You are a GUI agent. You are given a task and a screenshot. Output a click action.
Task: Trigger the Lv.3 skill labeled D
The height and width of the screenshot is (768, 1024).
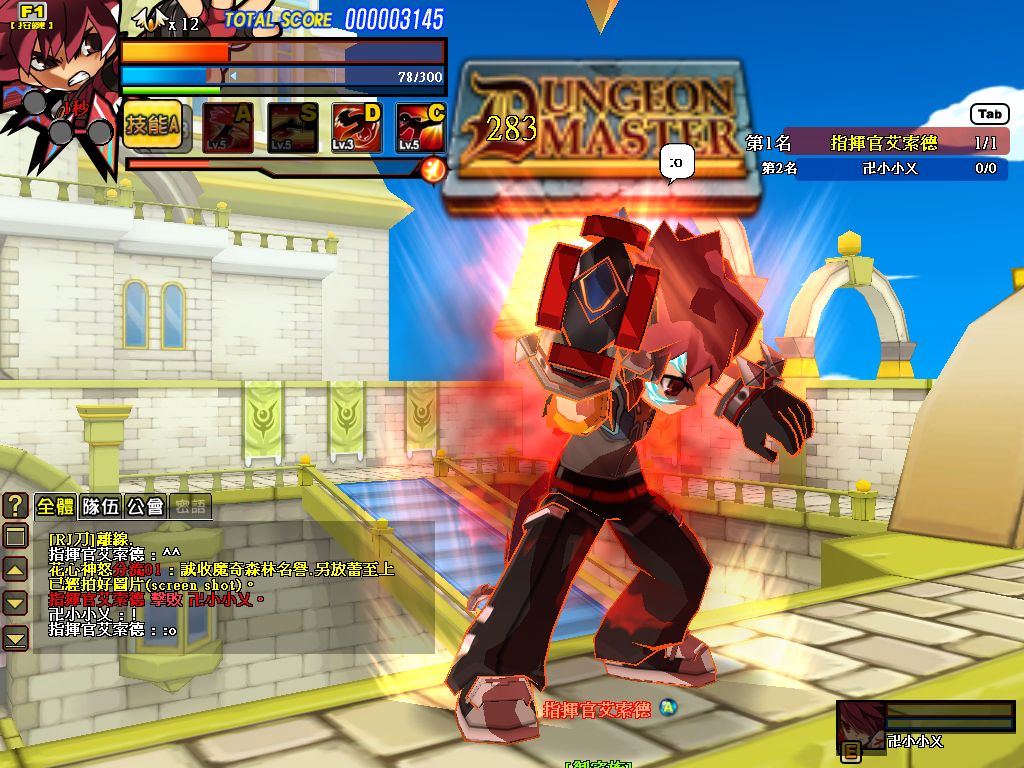click(357, 127)
